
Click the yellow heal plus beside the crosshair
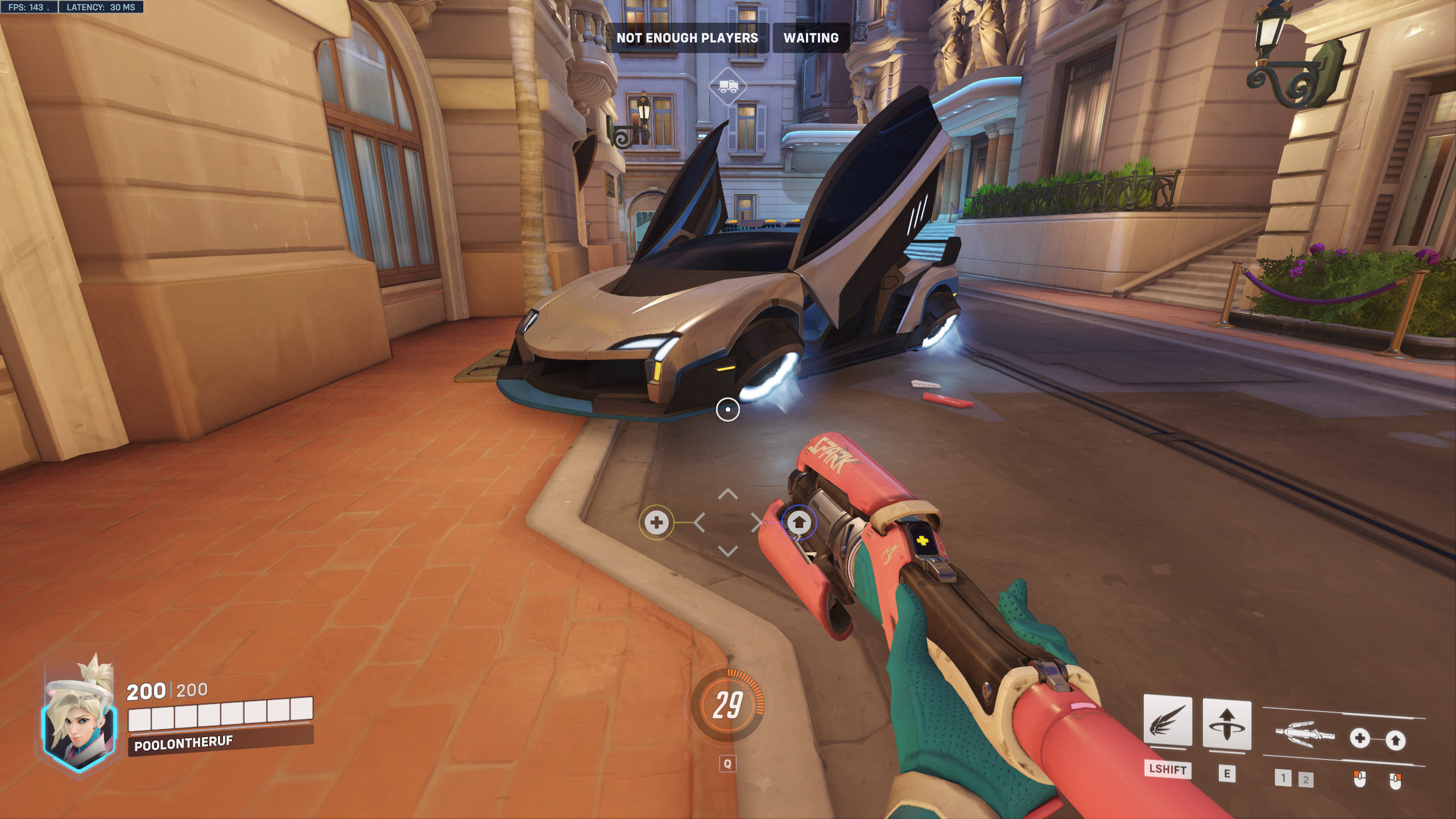click(656, 522)
